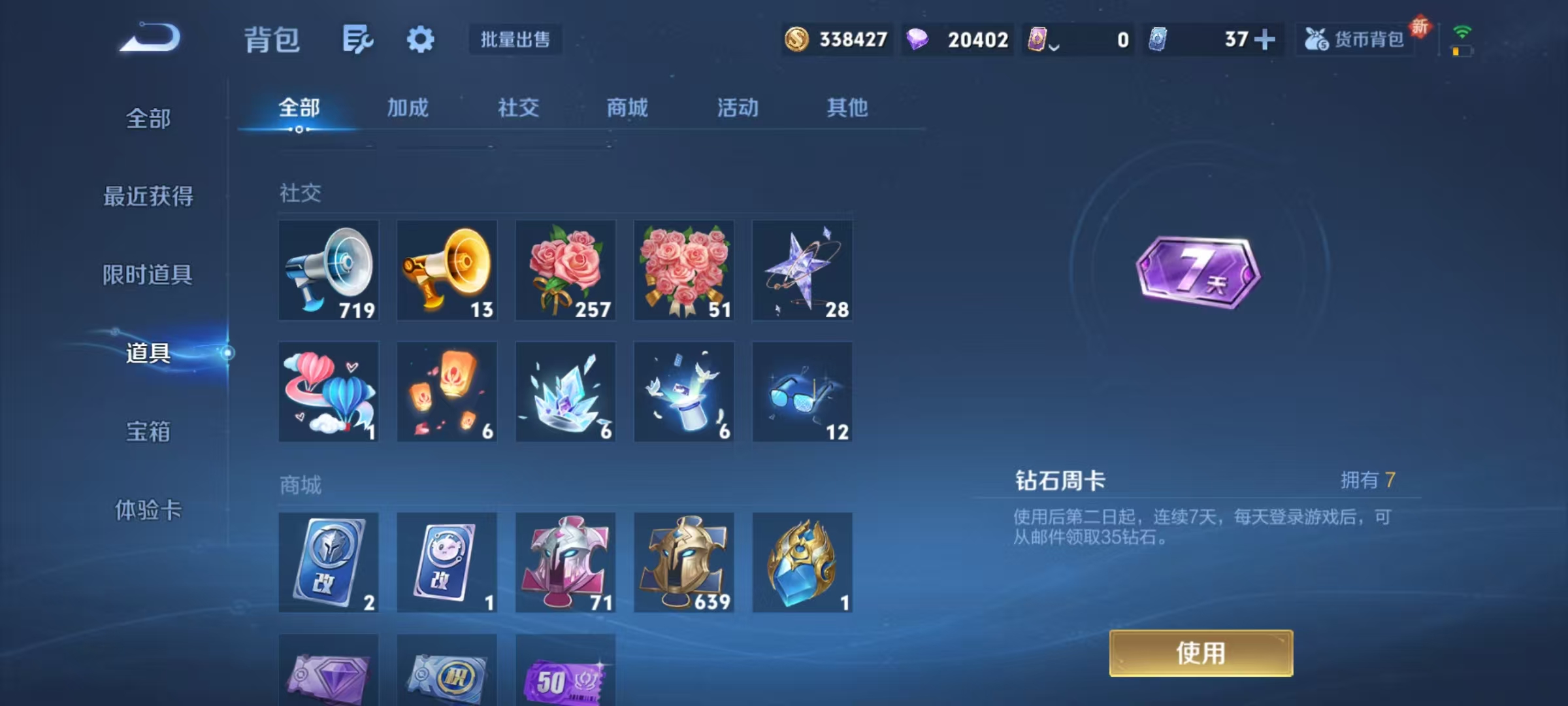Open the 货币背包 currency bag
Screen dimensions: 1568x706
(1355, 39)
